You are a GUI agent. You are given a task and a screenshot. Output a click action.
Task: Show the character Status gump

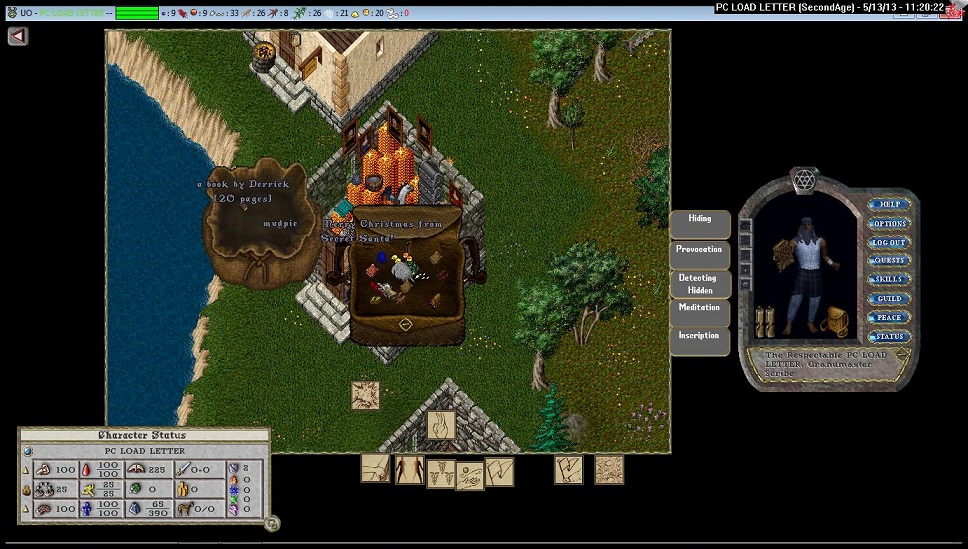(889, 337)
